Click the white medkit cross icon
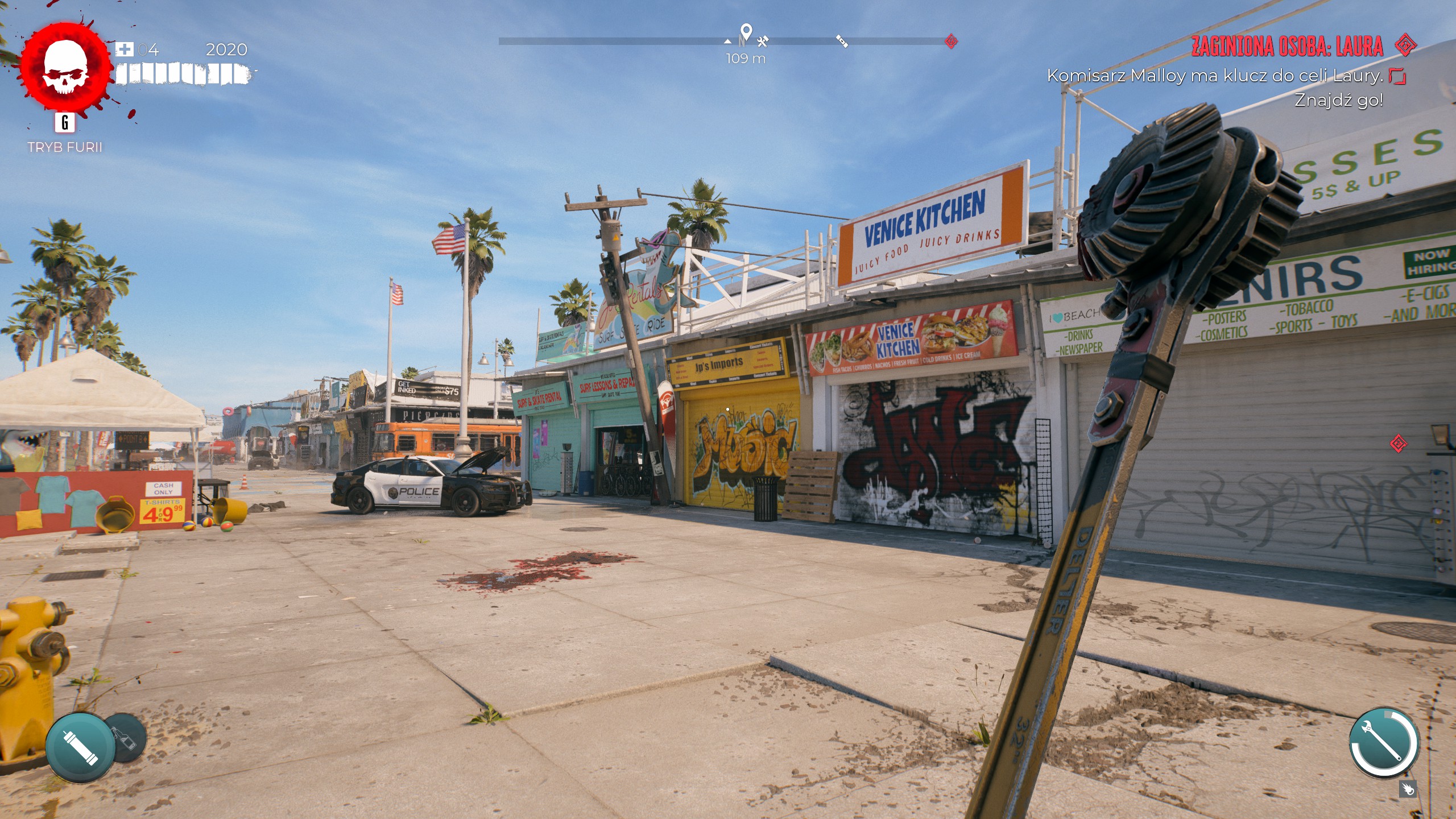1456x819 pixels. tap(124, 49)
